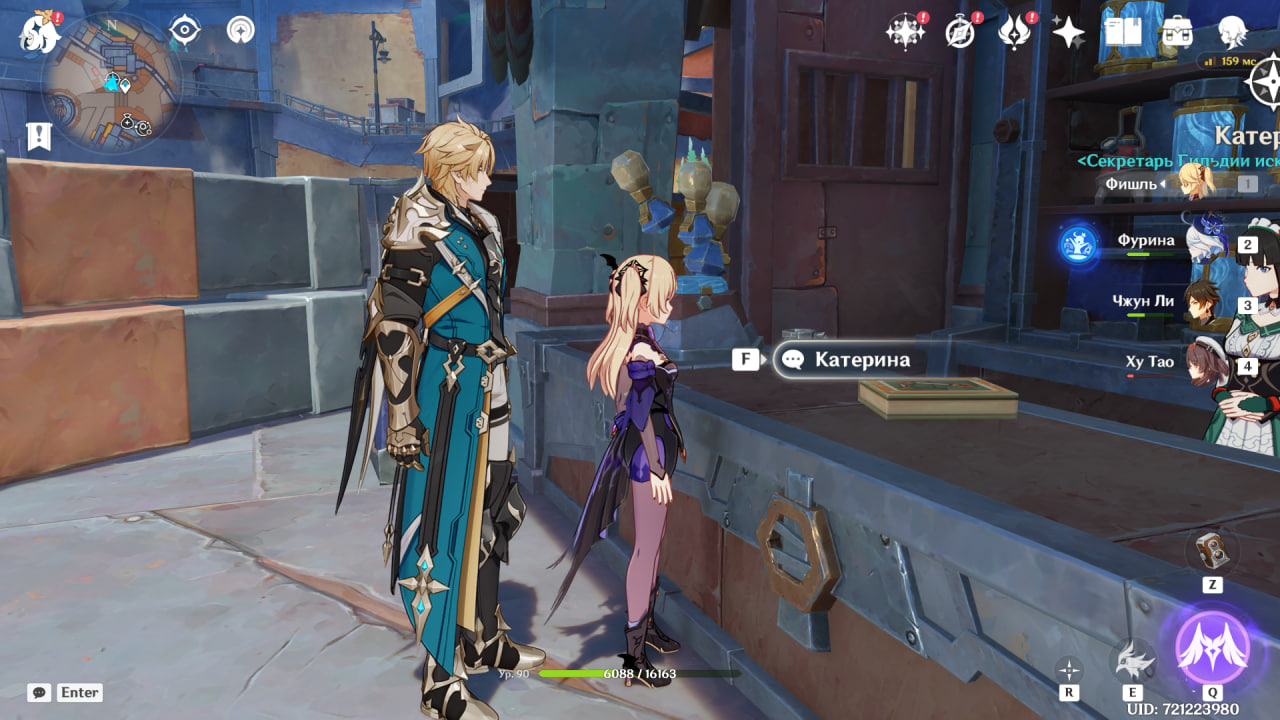This screenshot has width=1280, height=720.
Task: Open the backpack inventory
Action: pyautogui.click(x=1177, y=32)
